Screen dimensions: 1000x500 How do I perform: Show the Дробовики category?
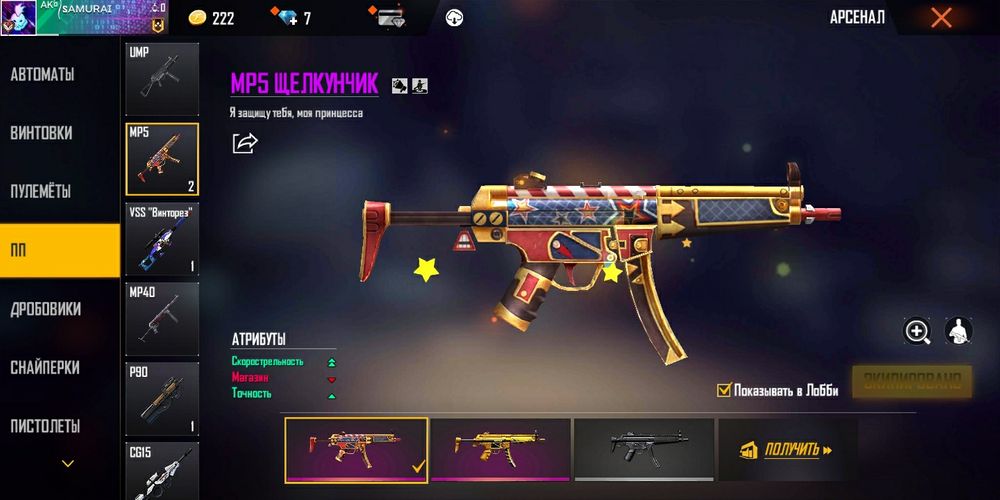click(46, 309)
